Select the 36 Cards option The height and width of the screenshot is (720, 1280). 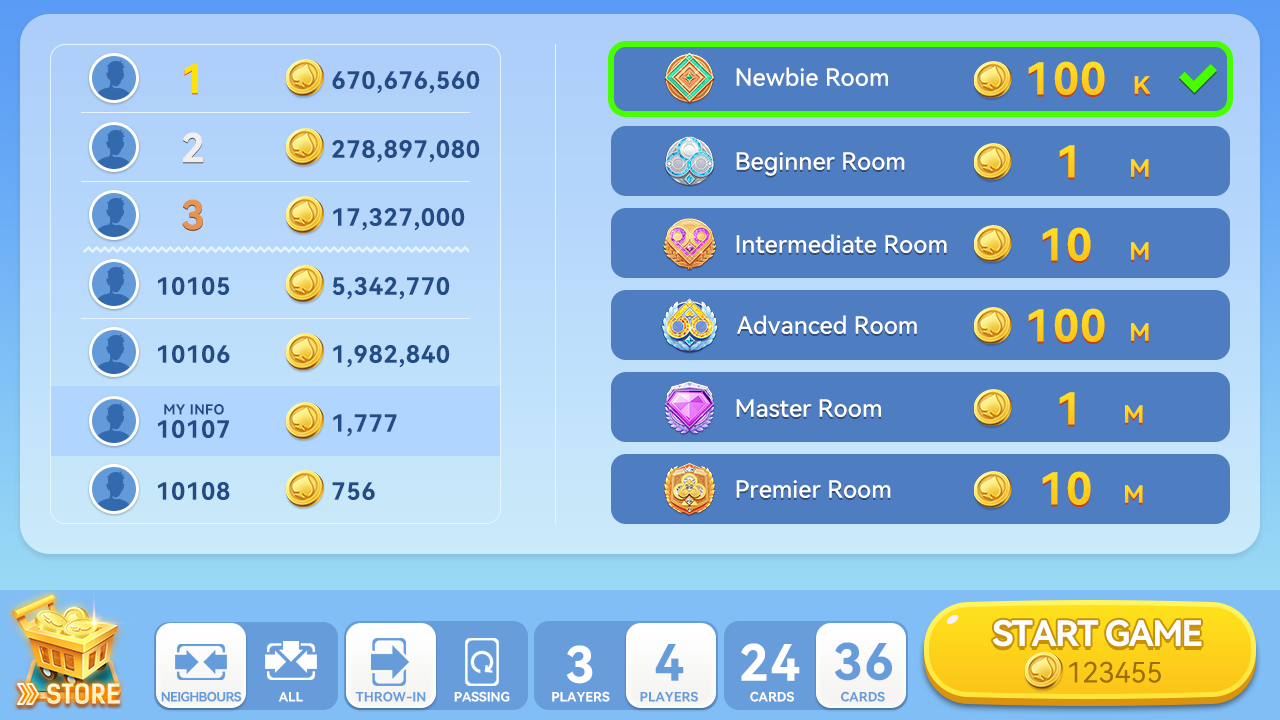(x=861, y=666)
